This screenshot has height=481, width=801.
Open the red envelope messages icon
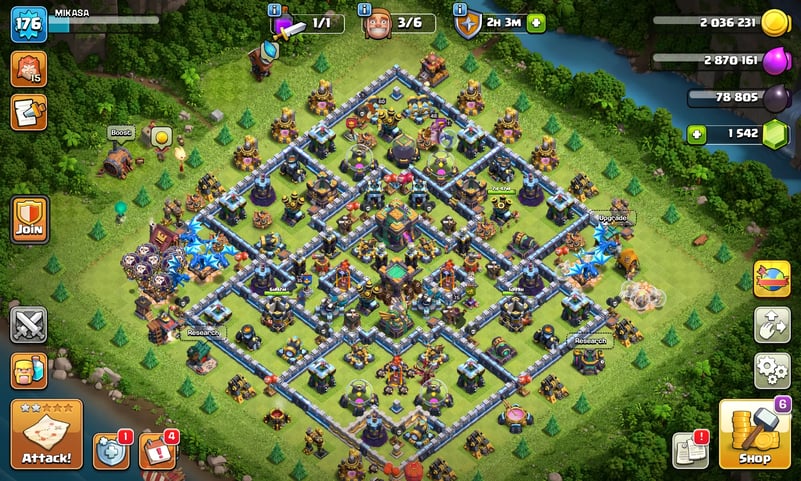click(x=156, y=451)
